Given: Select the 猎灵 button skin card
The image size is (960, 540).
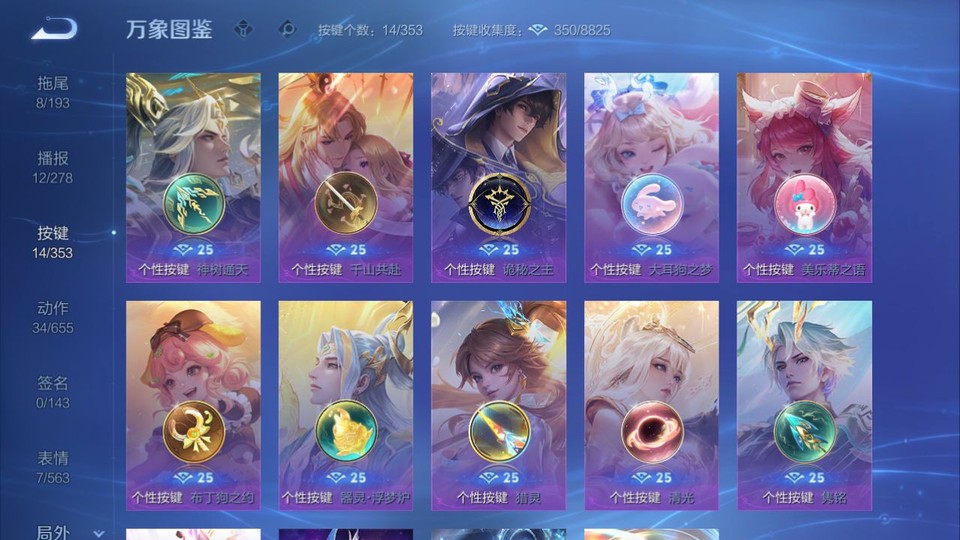Looking at the screenshot, I should tap(498, 405).
